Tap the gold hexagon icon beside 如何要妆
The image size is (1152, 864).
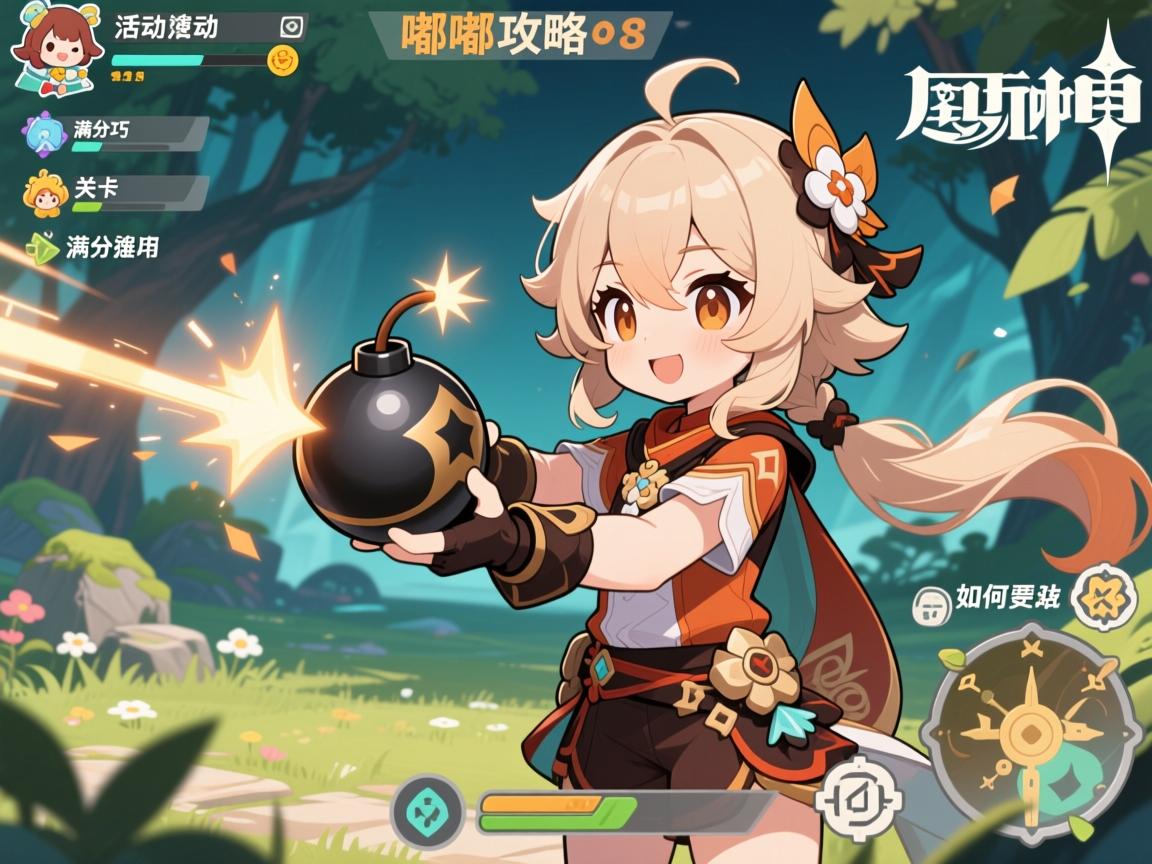pos(1103,597)
